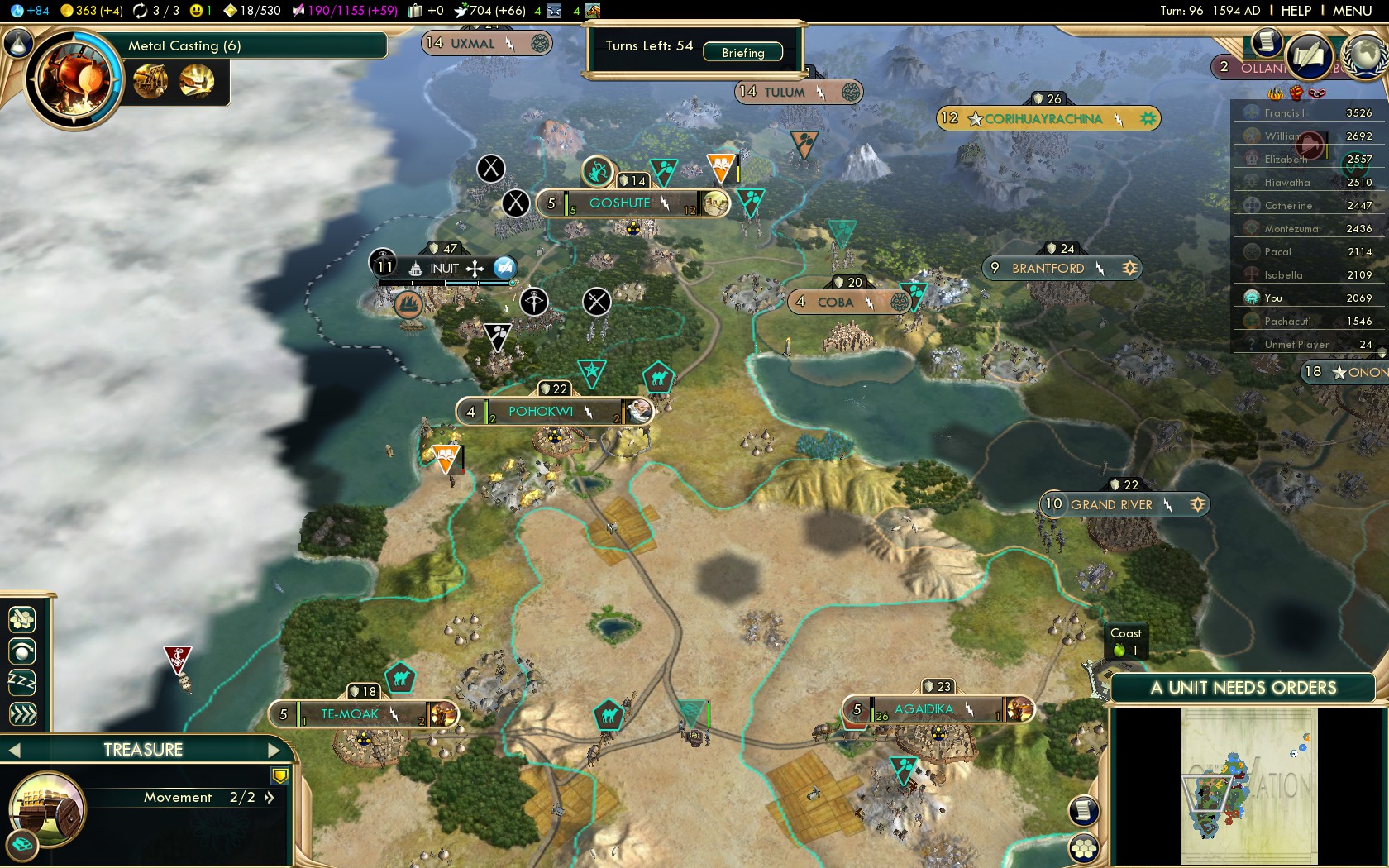Select the curved-arrow orb unit action
Screen dimensions: 1389x868
pyautogui.click(x=22, y=651)
